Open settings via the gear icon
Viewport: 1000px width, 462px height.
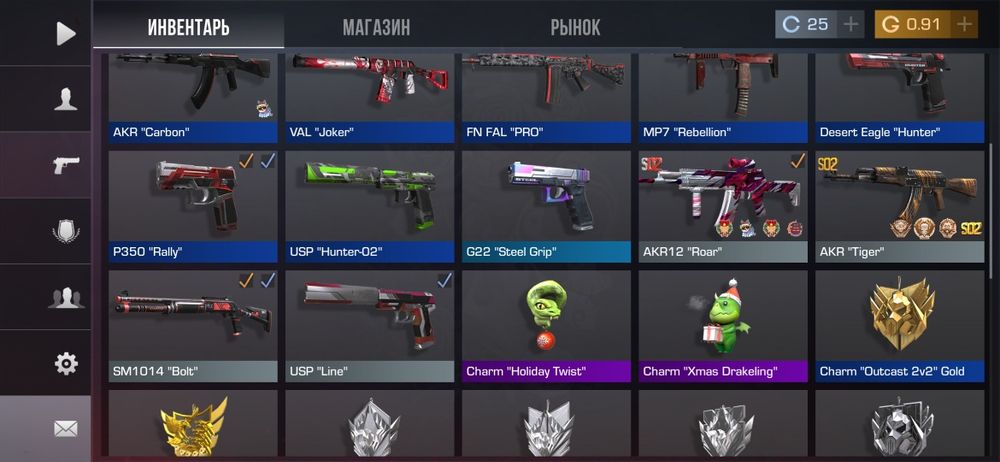65,363
